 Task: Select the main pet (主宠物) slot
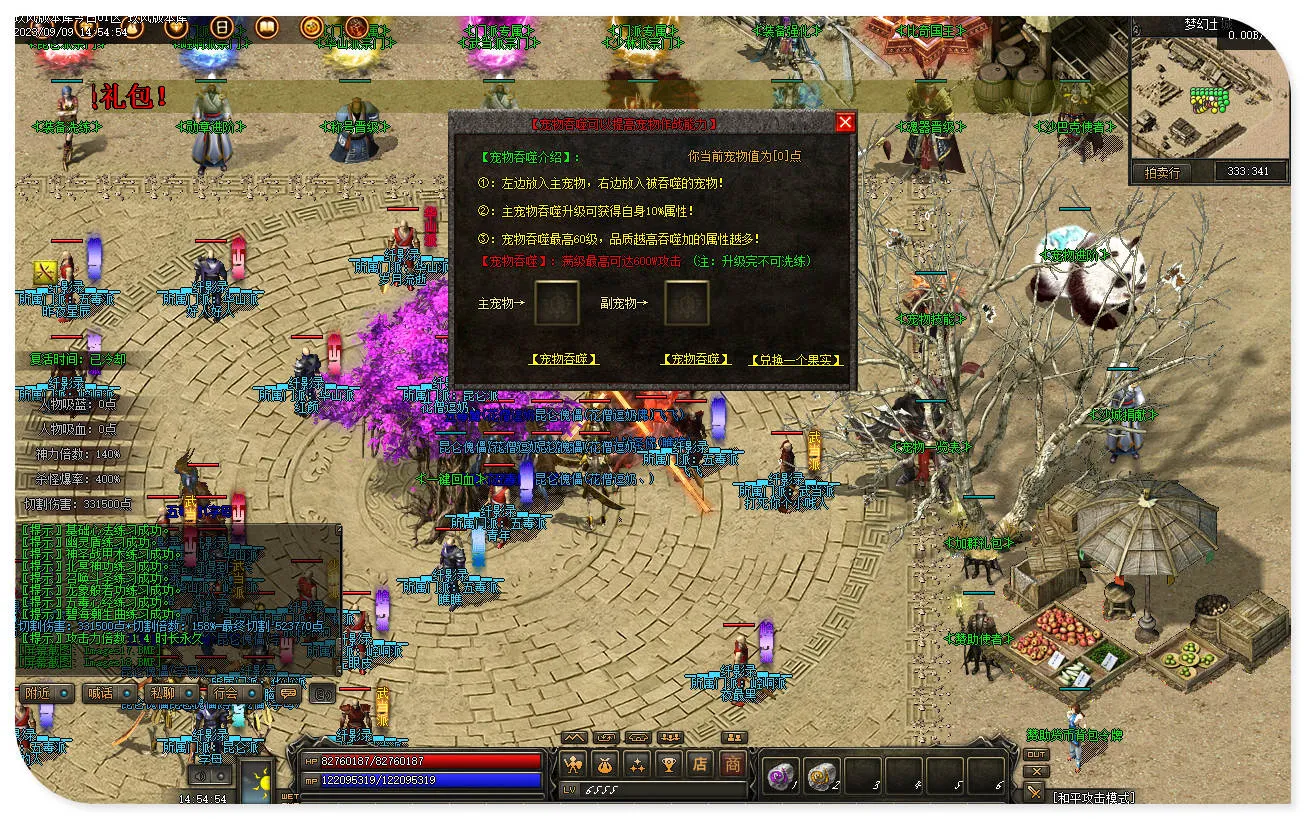(x=556, y=302)
